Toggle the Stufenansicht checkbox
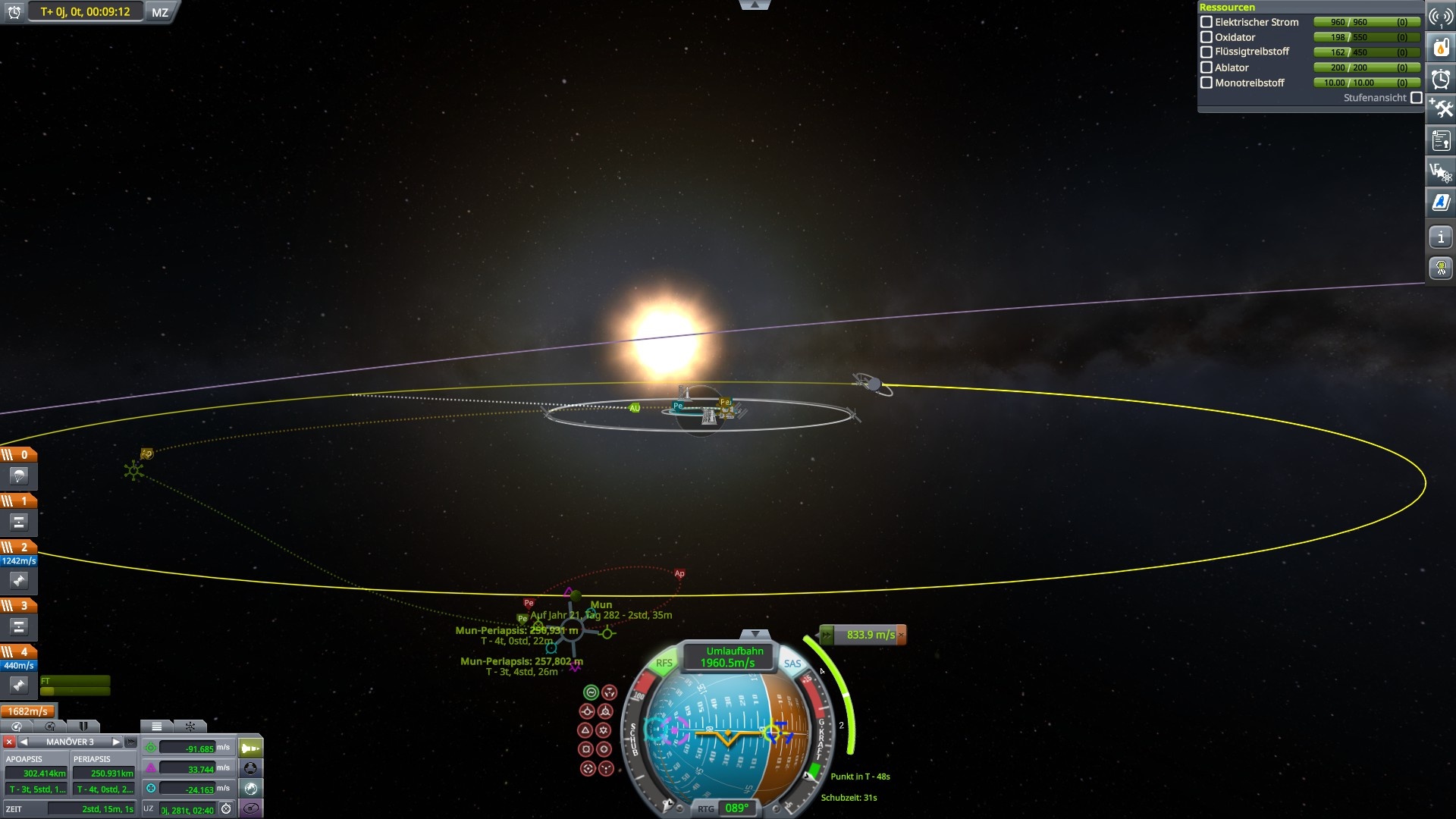This screenshot has height=819, width=1456. (x=1417, y=98)
